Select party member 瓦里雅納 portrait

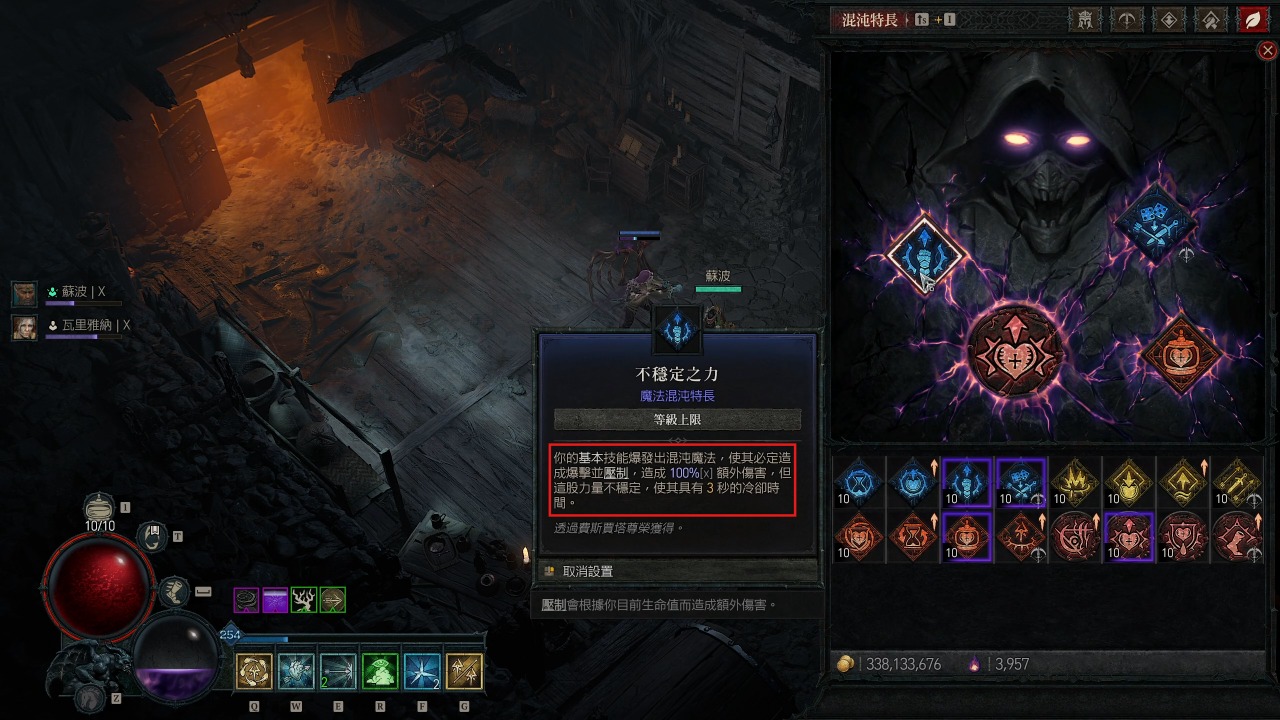point(24,326)
